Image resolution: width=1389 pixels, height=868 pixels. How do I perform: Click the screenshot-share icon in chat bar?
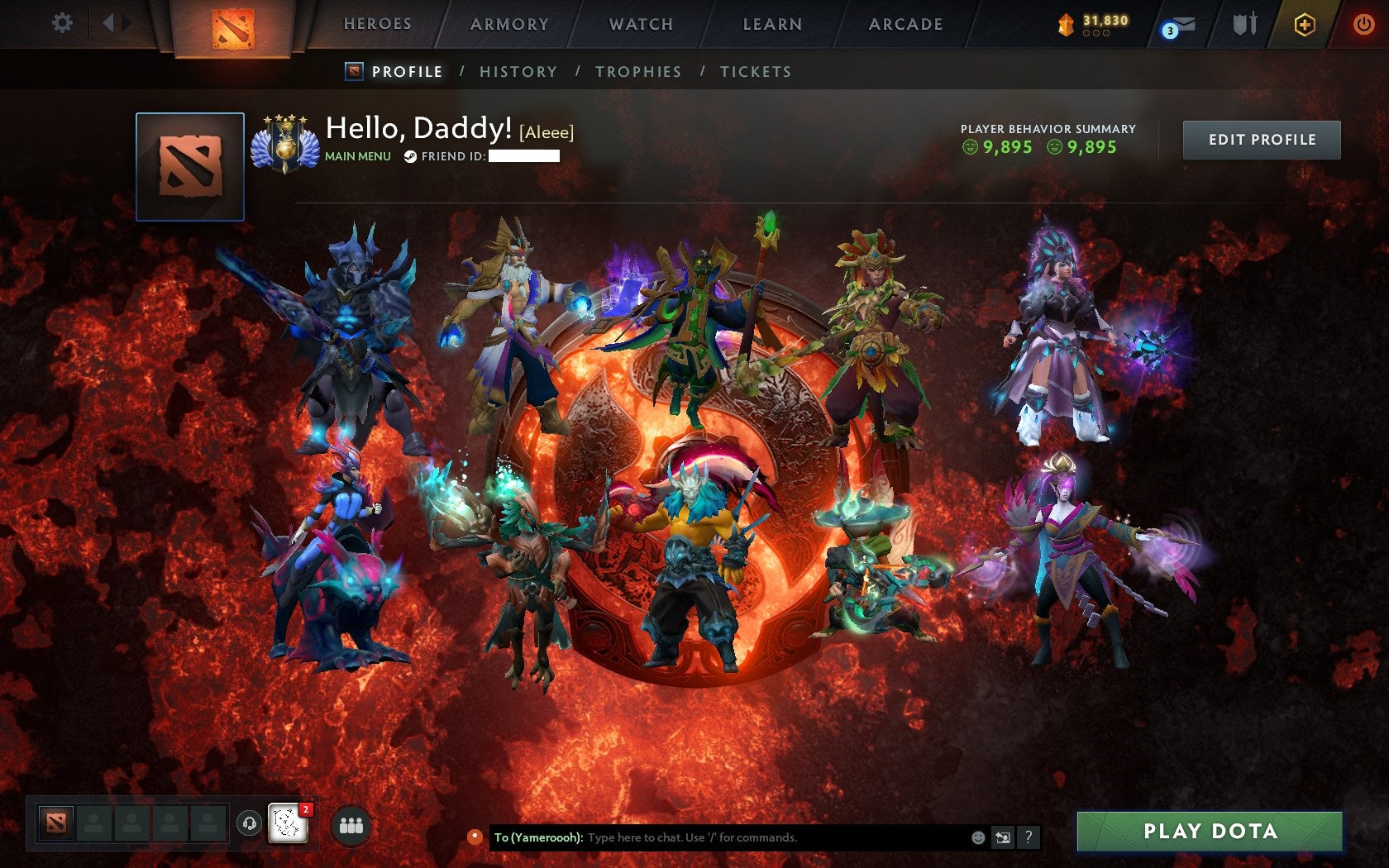(x=1002, y=837)
